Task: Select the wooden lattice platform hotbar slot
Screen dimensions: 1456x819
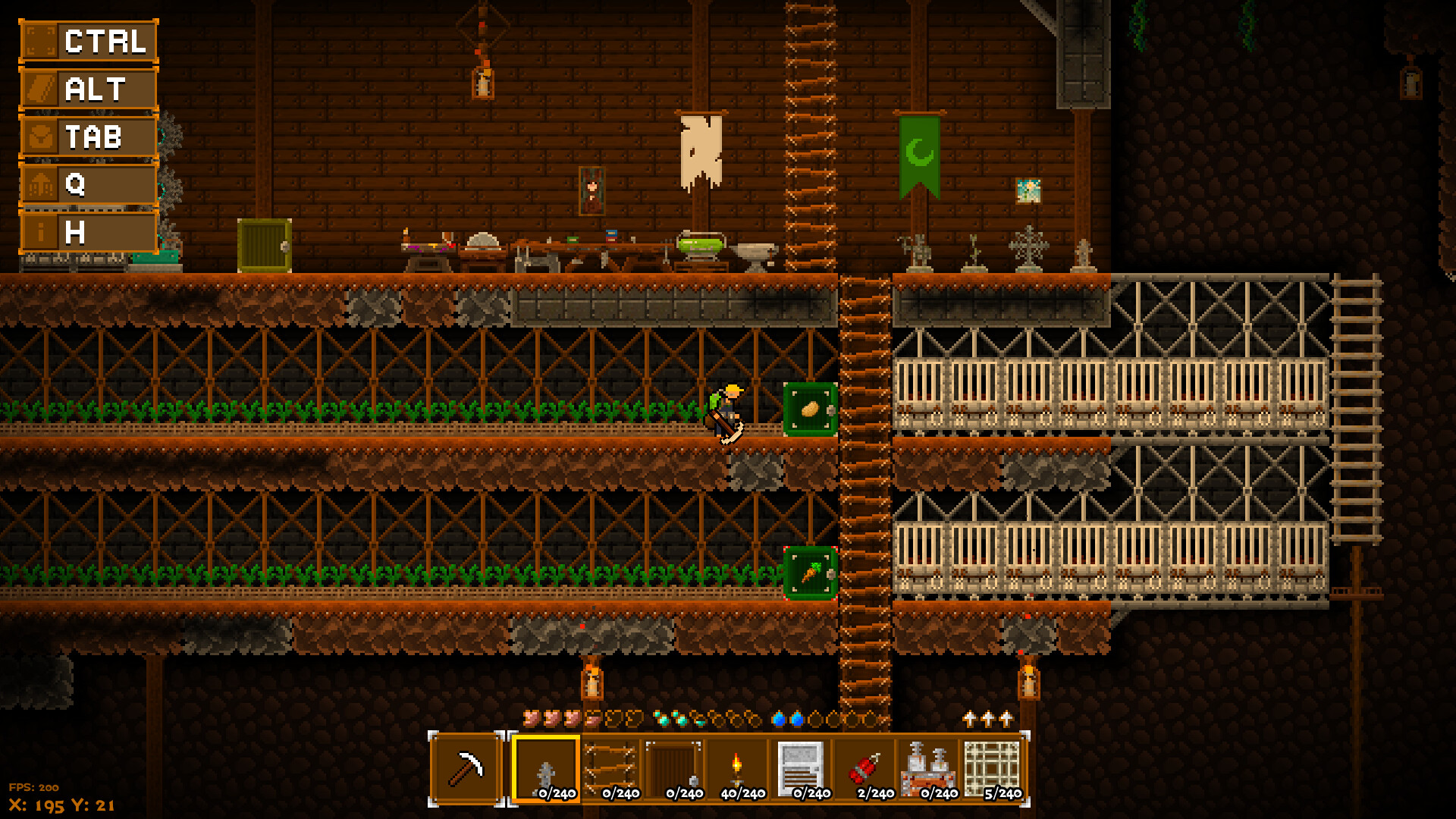Action: click(992, 766)
